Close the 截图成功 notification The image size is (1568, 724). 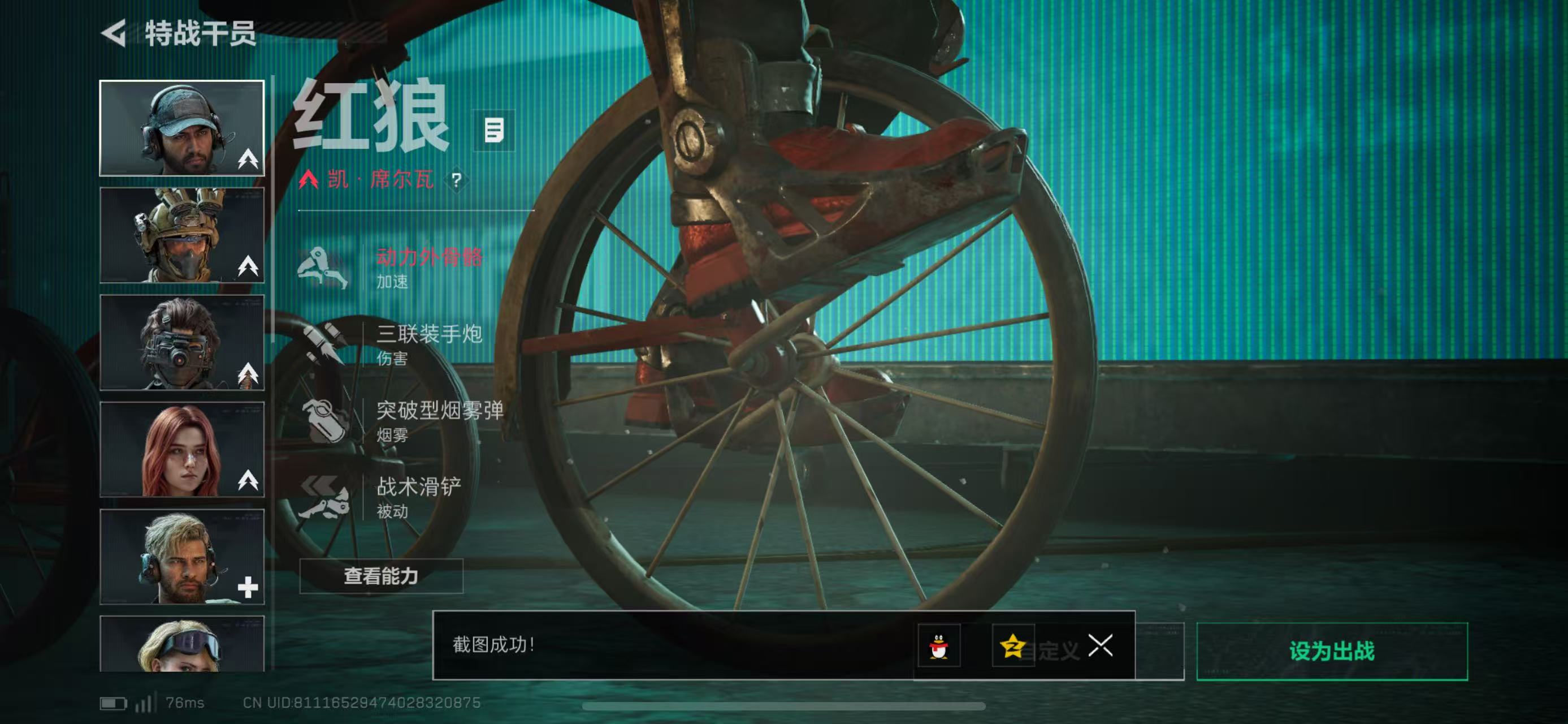coord(1100,645)
